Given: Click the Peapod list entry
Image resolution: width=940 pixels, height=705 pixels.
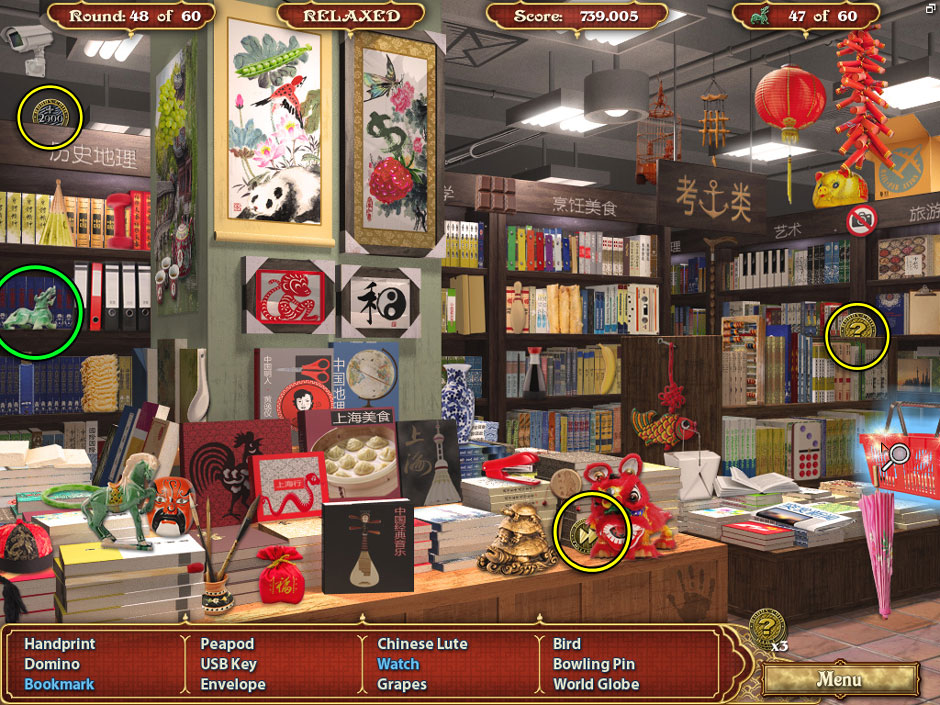Looking at the screenshot, I should click(x=227, y=644).
